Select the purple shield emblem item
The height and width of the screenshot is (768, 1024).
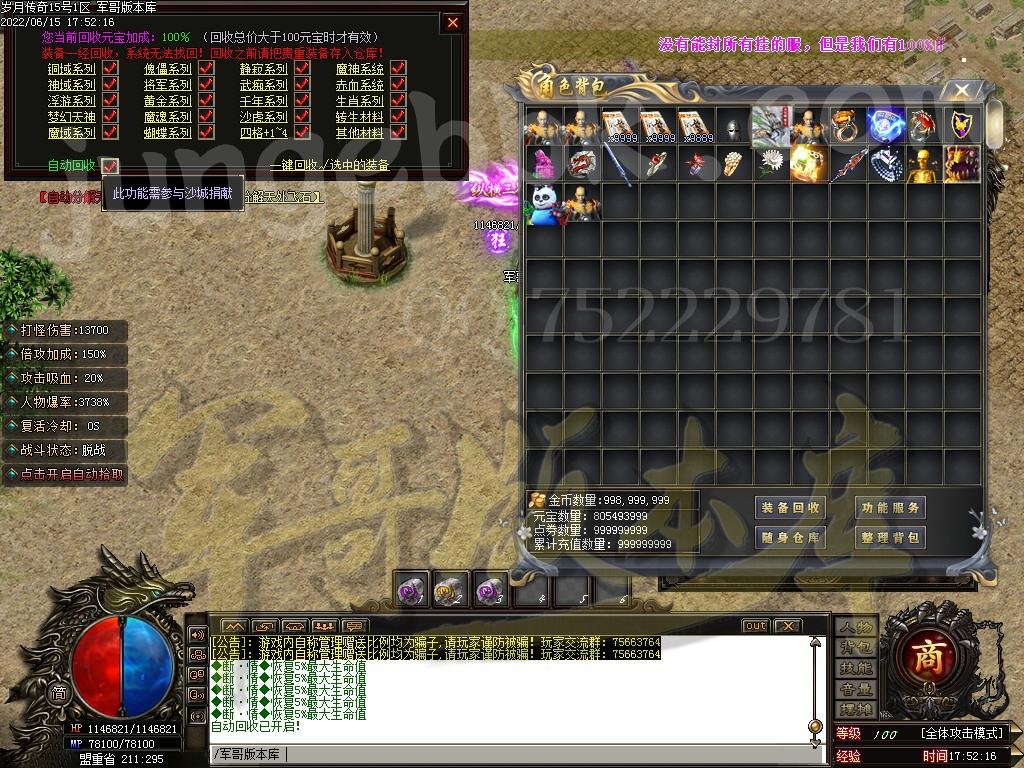(960, 126)
